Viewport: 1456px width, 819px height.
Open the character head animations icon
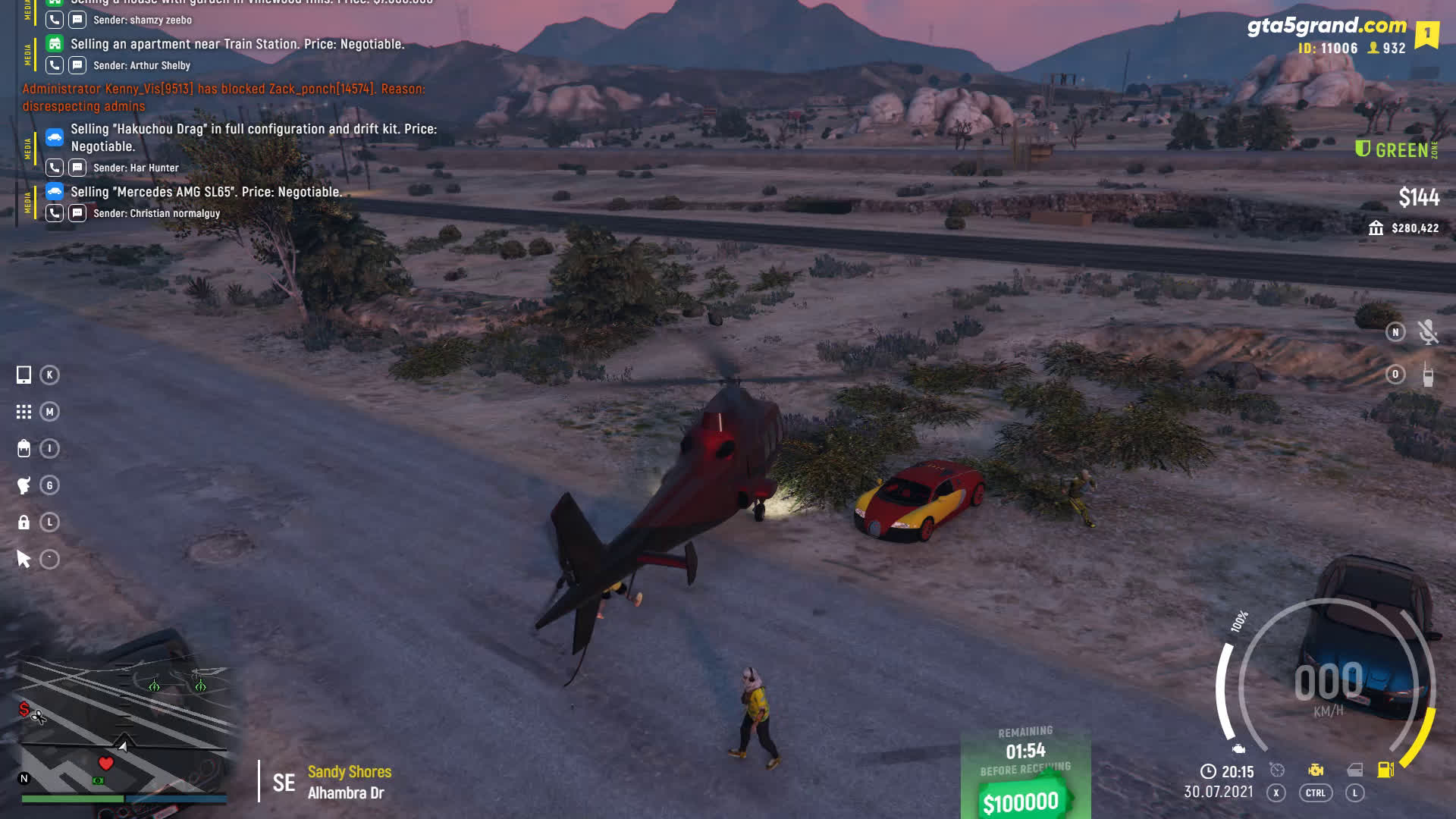click(24, 485)
